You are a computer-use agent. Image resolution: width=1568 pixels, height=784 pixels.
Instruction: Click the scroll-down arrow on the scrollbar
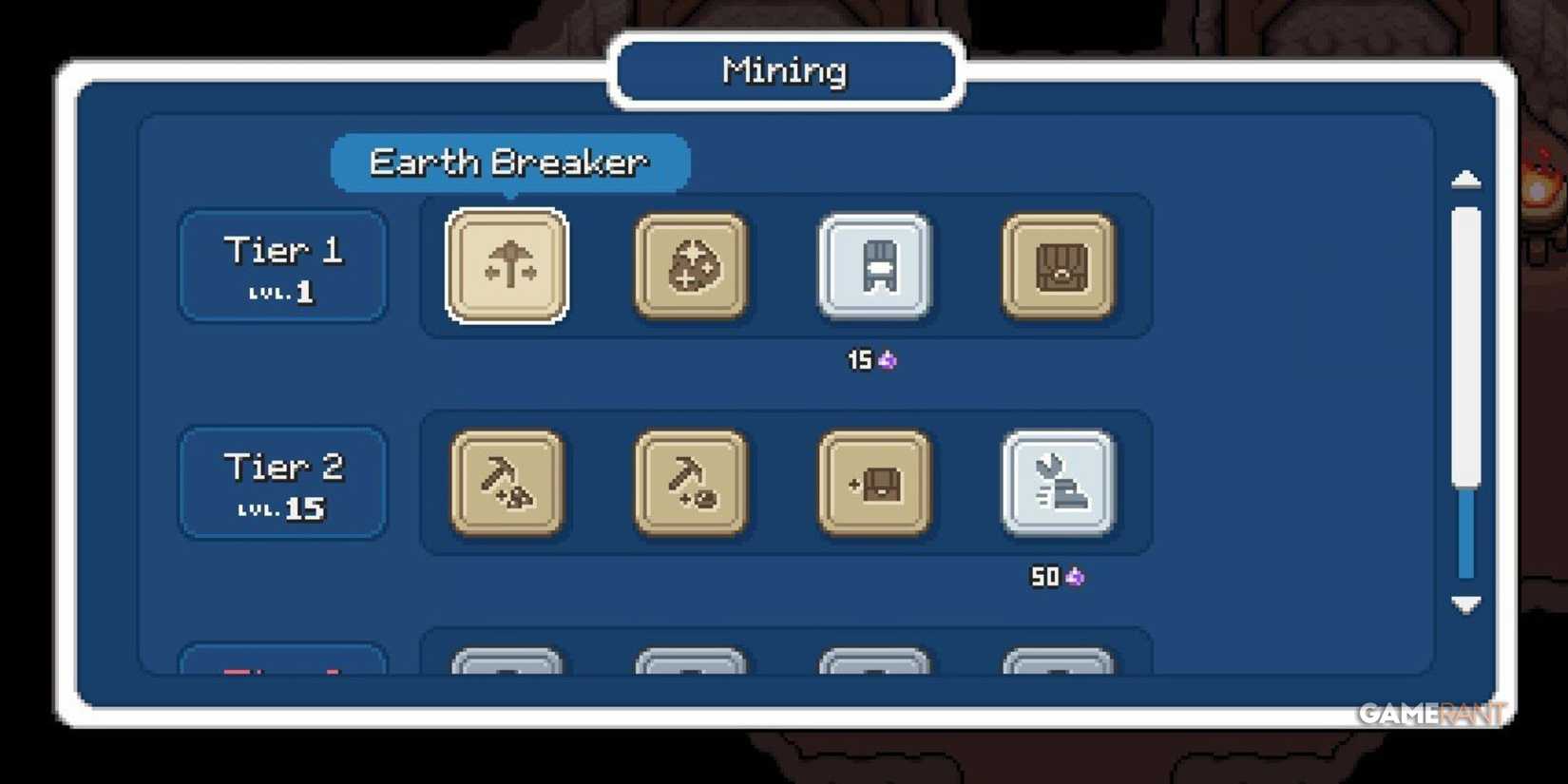pyautogui.click(x=1465, y=603)
